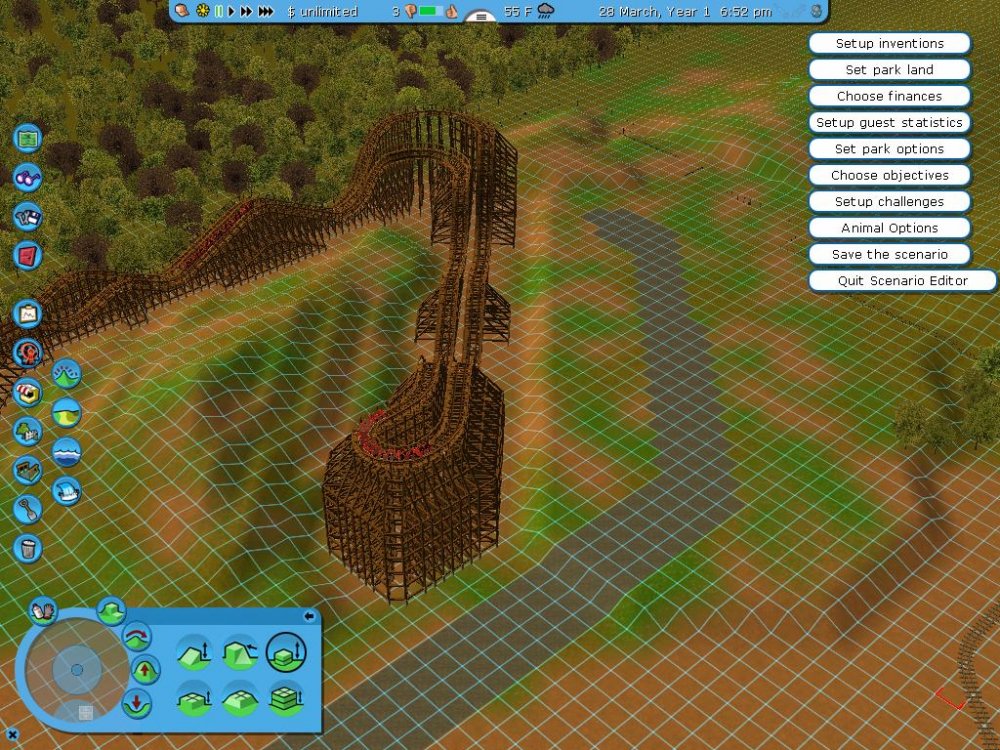Select Set park options

[x=889, y=149]
